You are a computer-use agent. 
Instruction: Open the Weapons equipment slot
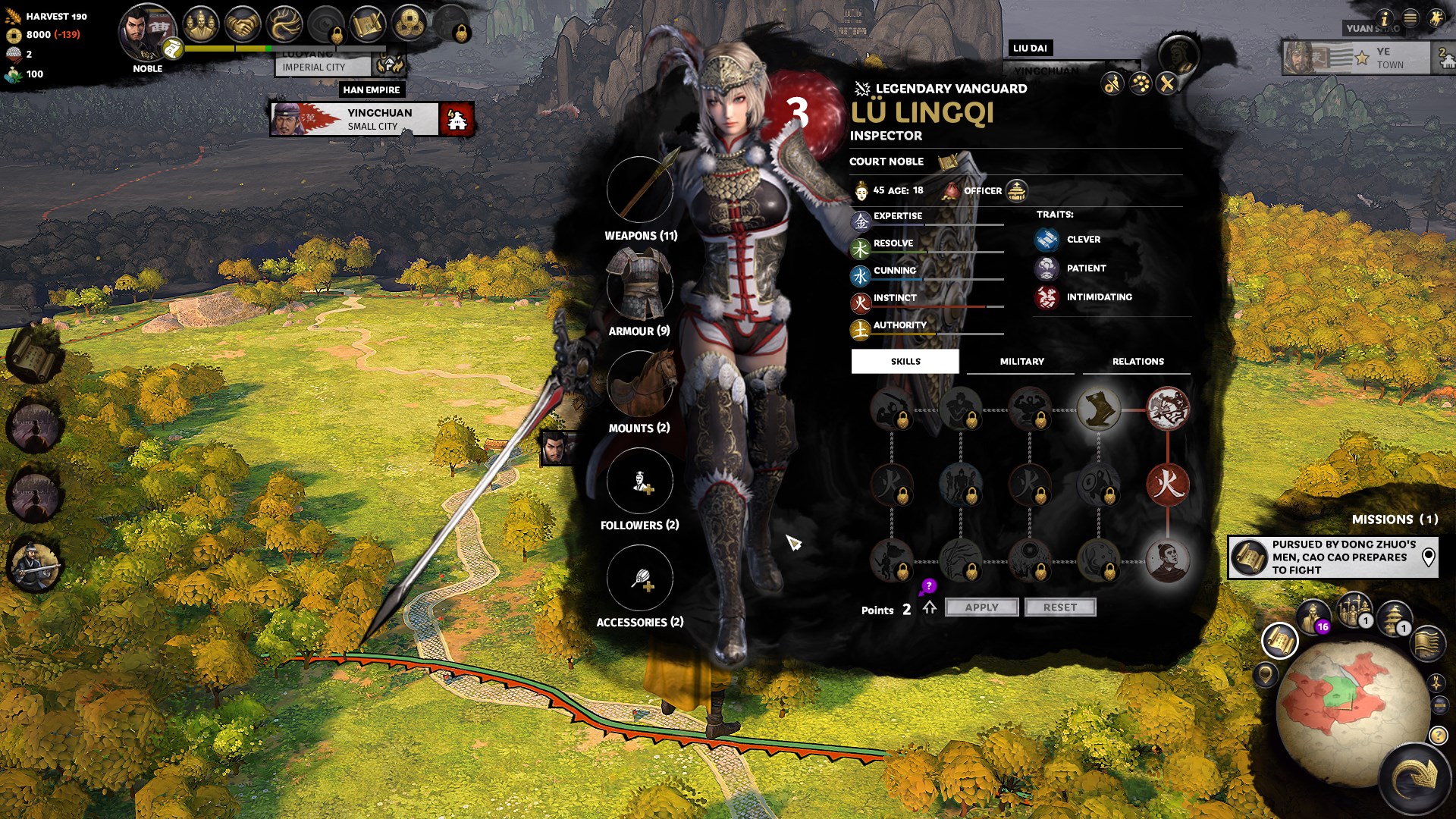pyautogui.click(x=639, y=190)
